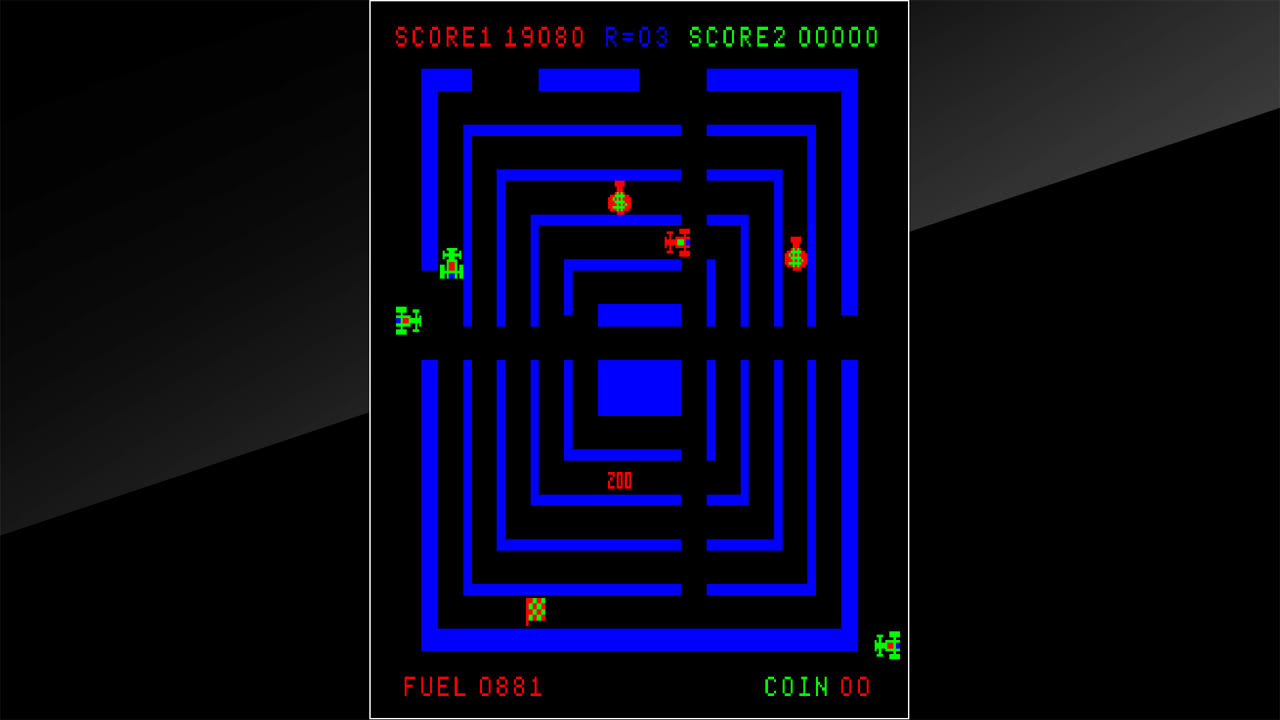Viewport: 1280px width, 720px height.
Task: Click the green car in the upper-left corridor
Action: point(452,265)
